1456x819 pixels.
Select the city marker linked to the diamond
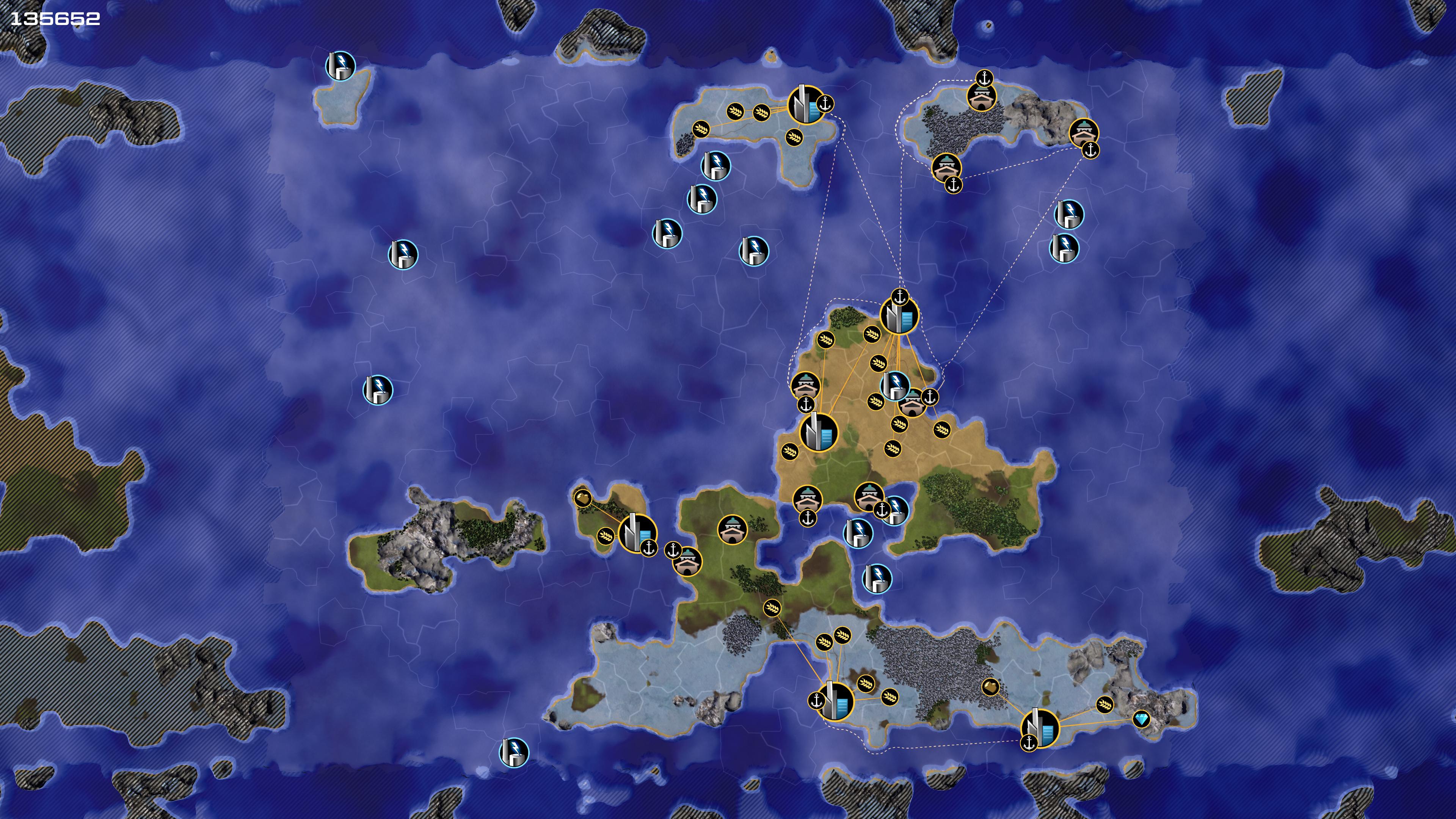(x=1040, y=728)
